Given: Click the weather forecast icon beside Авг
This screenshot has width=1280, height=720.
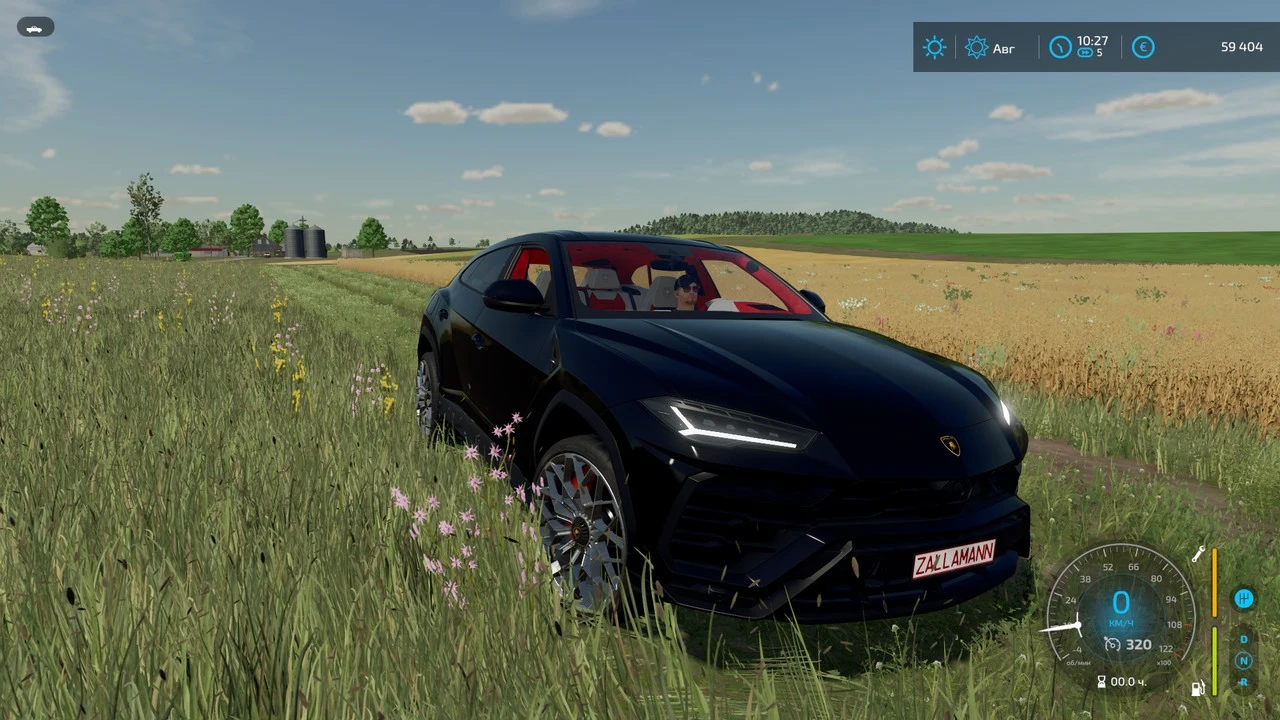Looking at the screenshot, I should [x=977, y=47].
